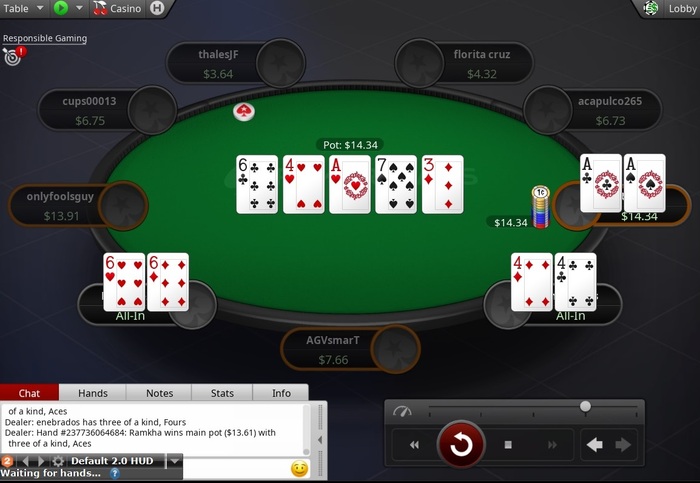This screenshot has width=700, height=483.
Task: Rewind the hand replay
Action: [414, 445]
